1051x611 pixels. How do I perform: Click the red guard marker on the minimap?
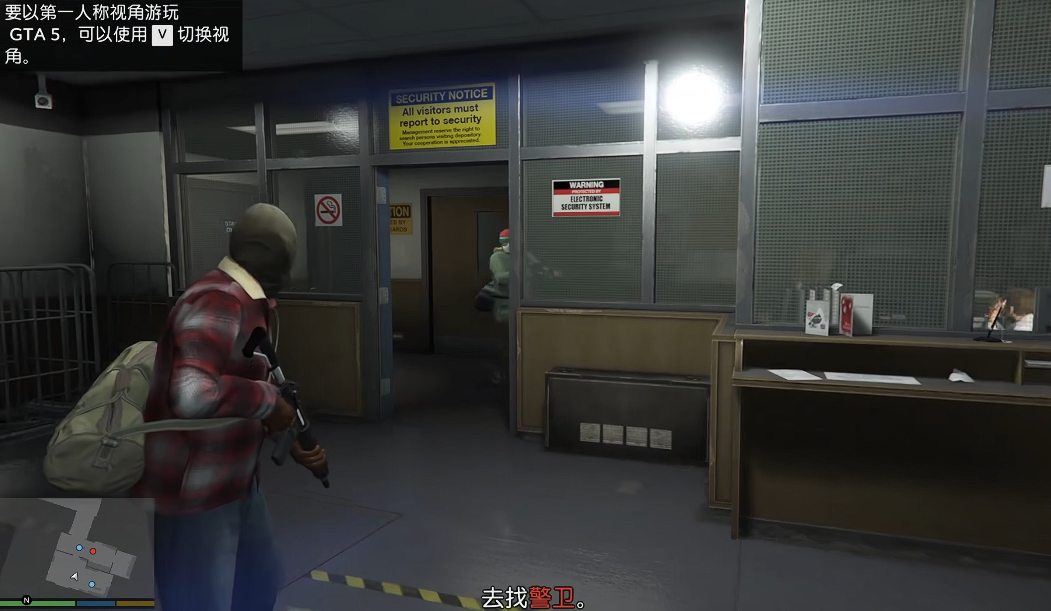pyautogui.click(x=93, y=550)
